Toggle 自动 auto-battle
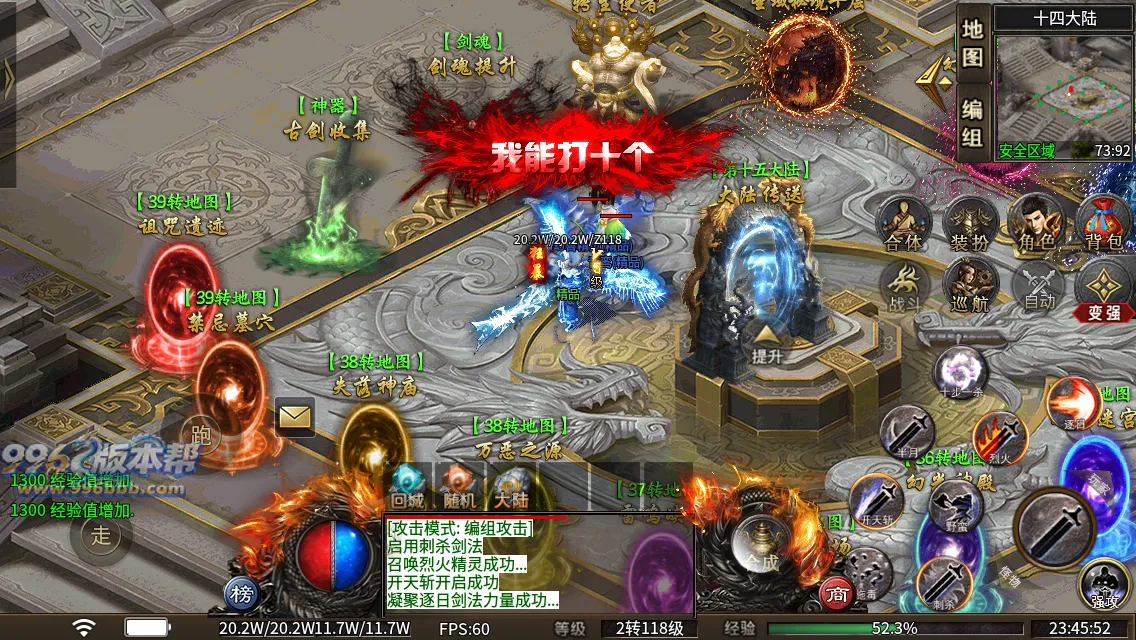 pos(1038,285)
